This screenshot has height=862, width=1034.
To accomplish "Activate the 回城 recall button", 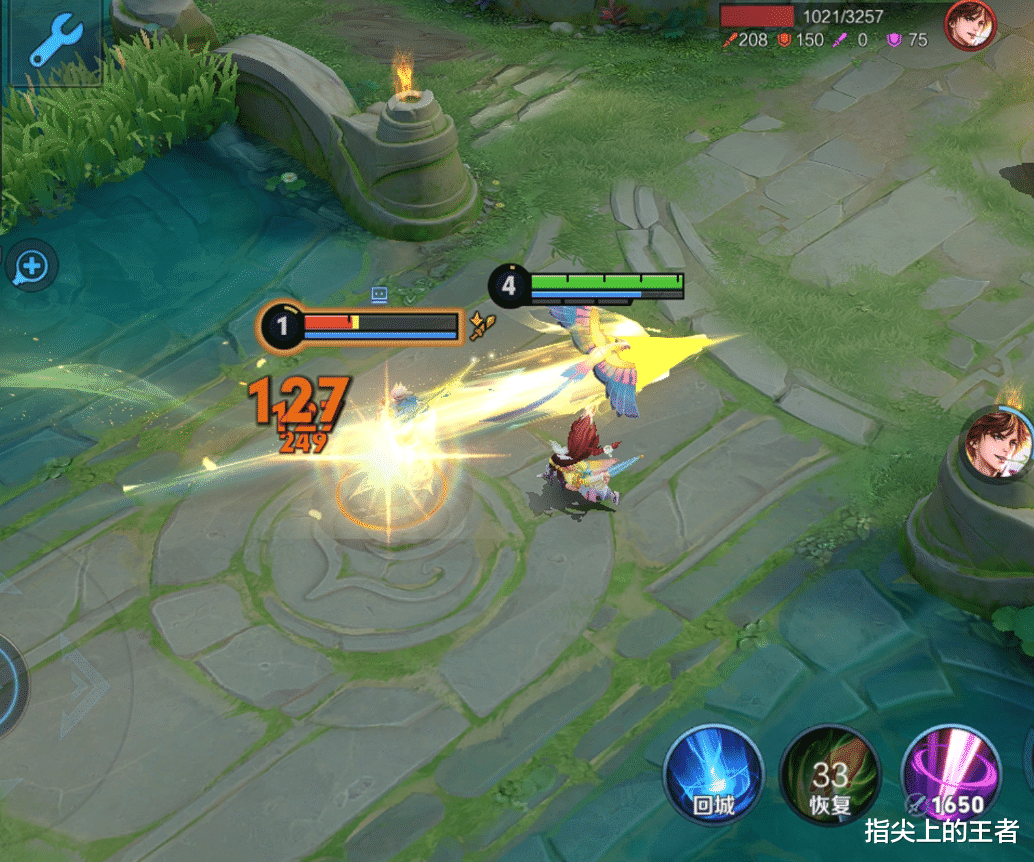I will (713, 774).
